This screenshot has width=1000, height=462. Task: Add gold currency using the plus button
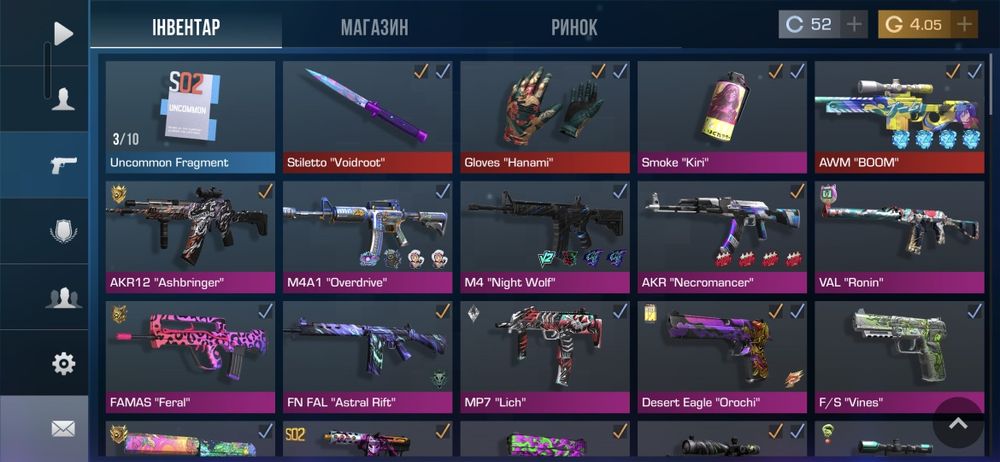click(x=964, y=24)
